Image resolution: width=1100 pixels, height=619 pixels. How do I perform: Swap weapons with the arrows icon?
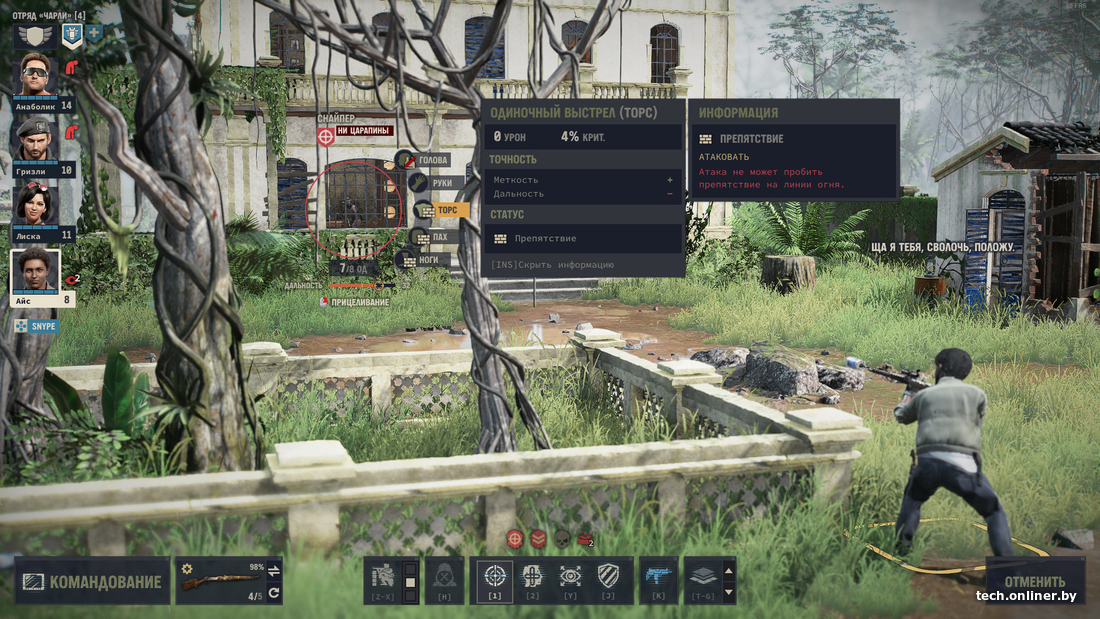[274, 569]
